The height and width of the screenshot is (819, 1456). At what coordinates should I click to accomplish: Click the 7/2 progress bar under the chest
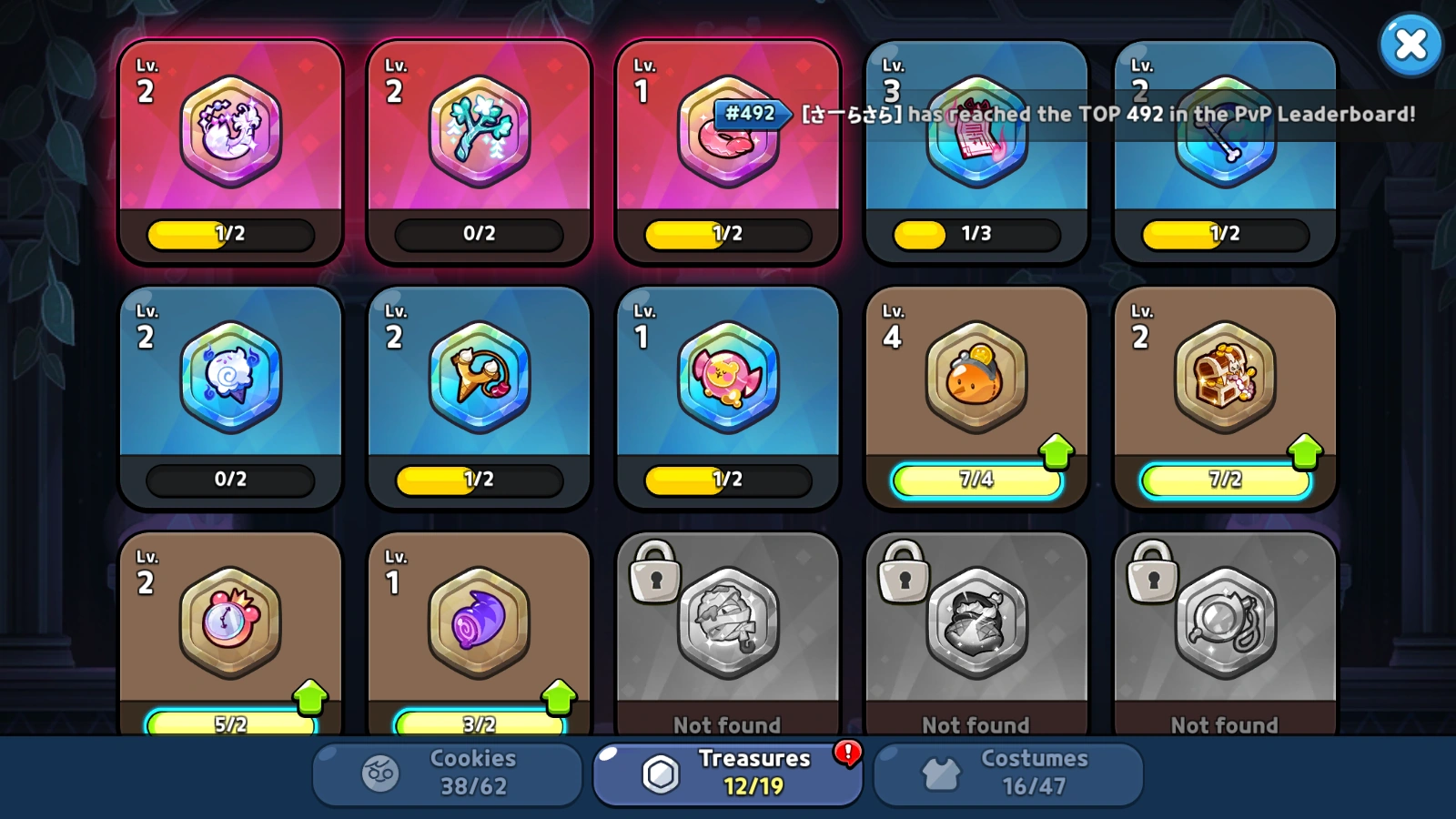(x=1224, y=480)
